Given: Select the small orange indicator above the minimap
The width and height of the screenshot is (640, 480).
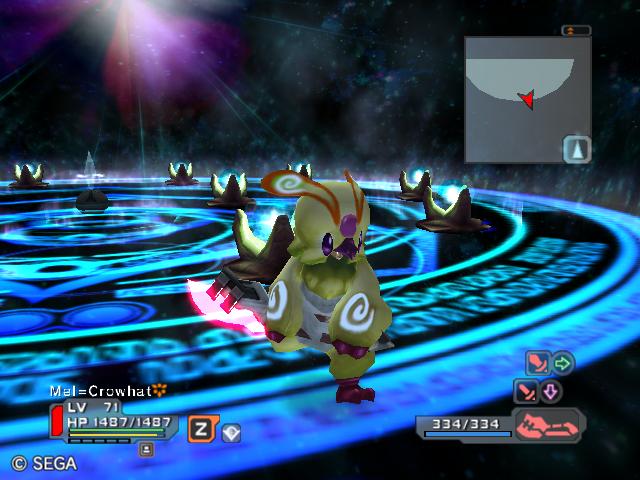Looking at the screenshot, I should pos(577,31).
